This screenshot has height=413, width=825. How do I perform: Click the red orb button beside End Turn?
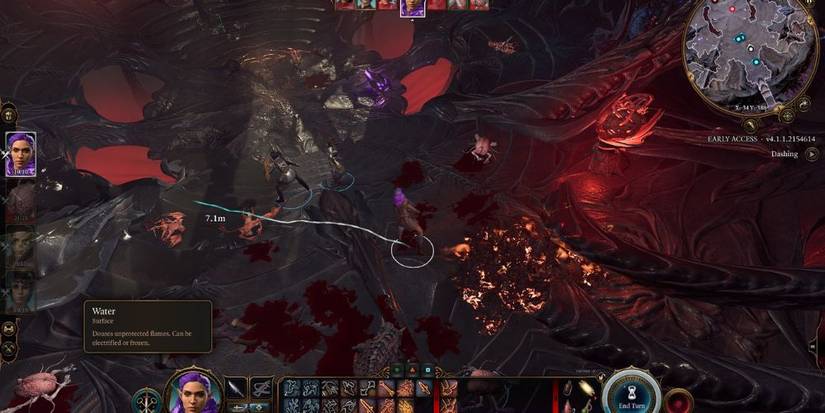[680, 400]
